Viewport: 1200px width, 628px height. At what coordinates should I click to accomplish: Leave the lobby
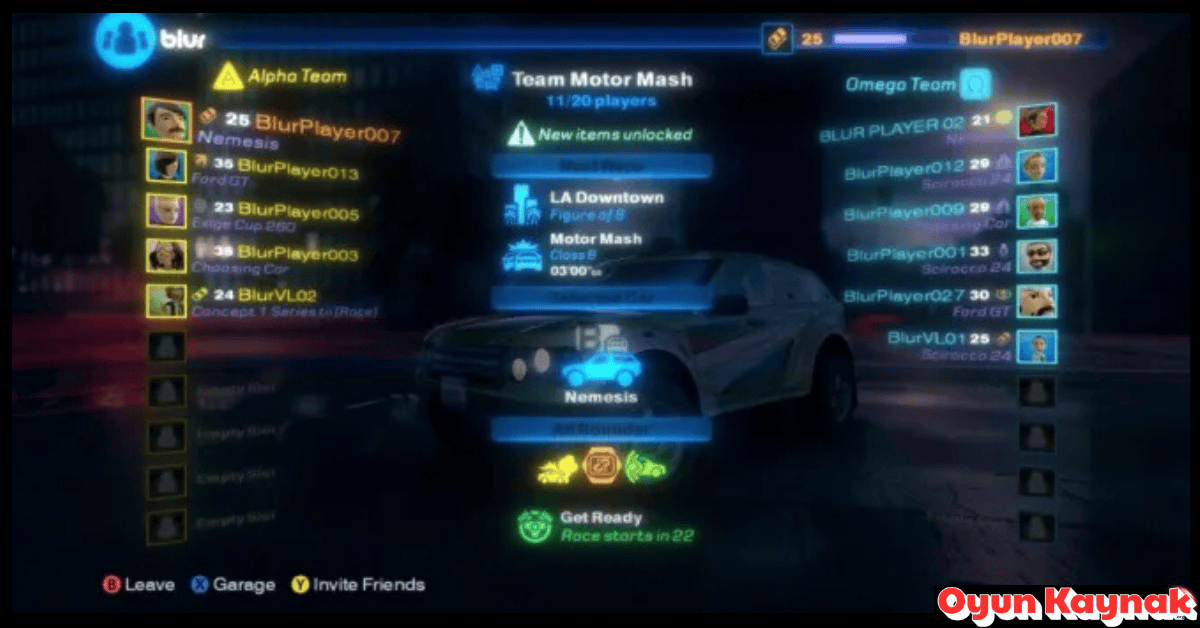[139, 585]
